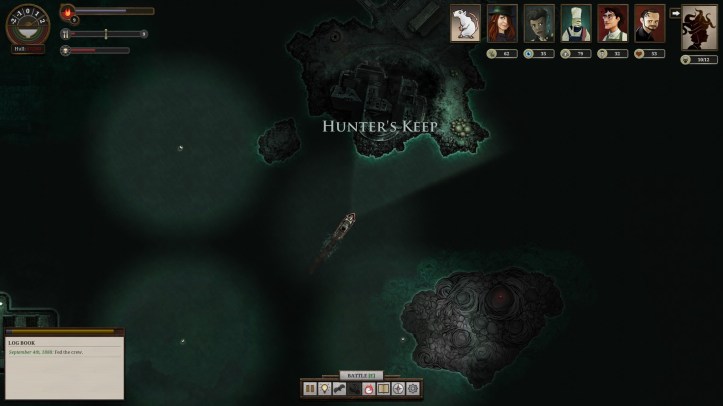Select the bearded officer portrait

pyautogui.click(x=649, y=23)
